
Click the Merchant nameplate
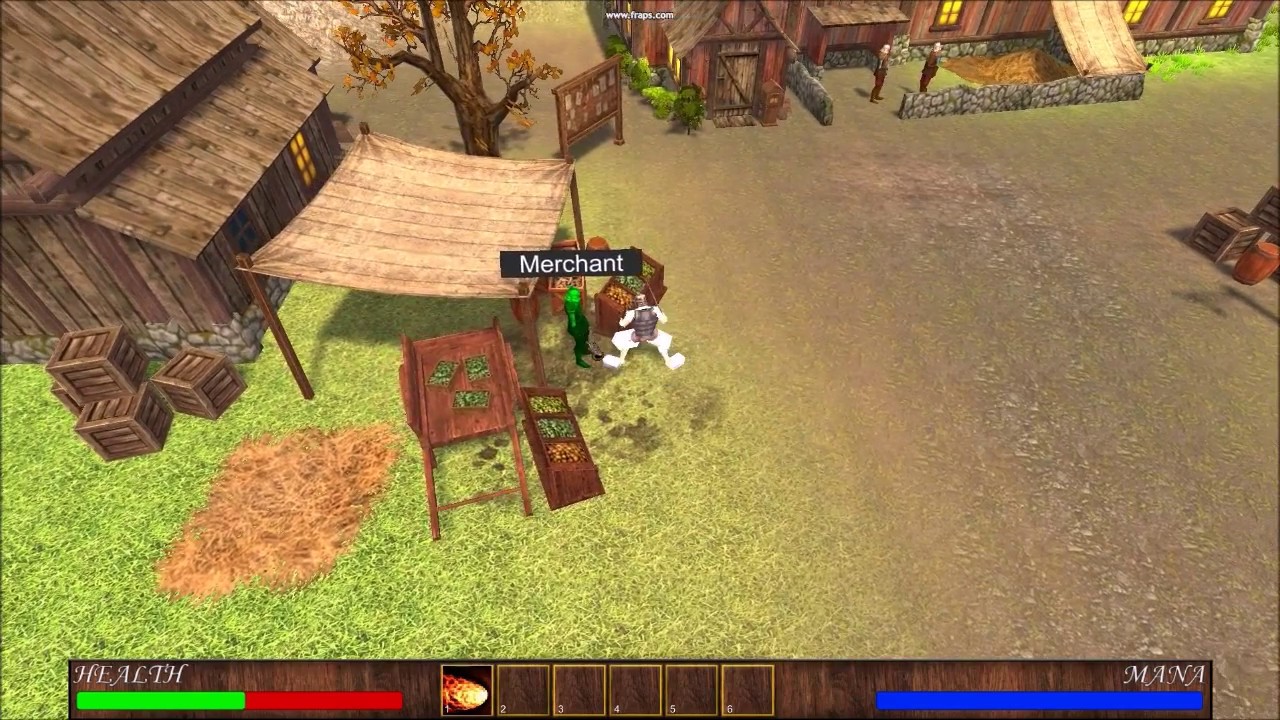click(x=571, y=264)
